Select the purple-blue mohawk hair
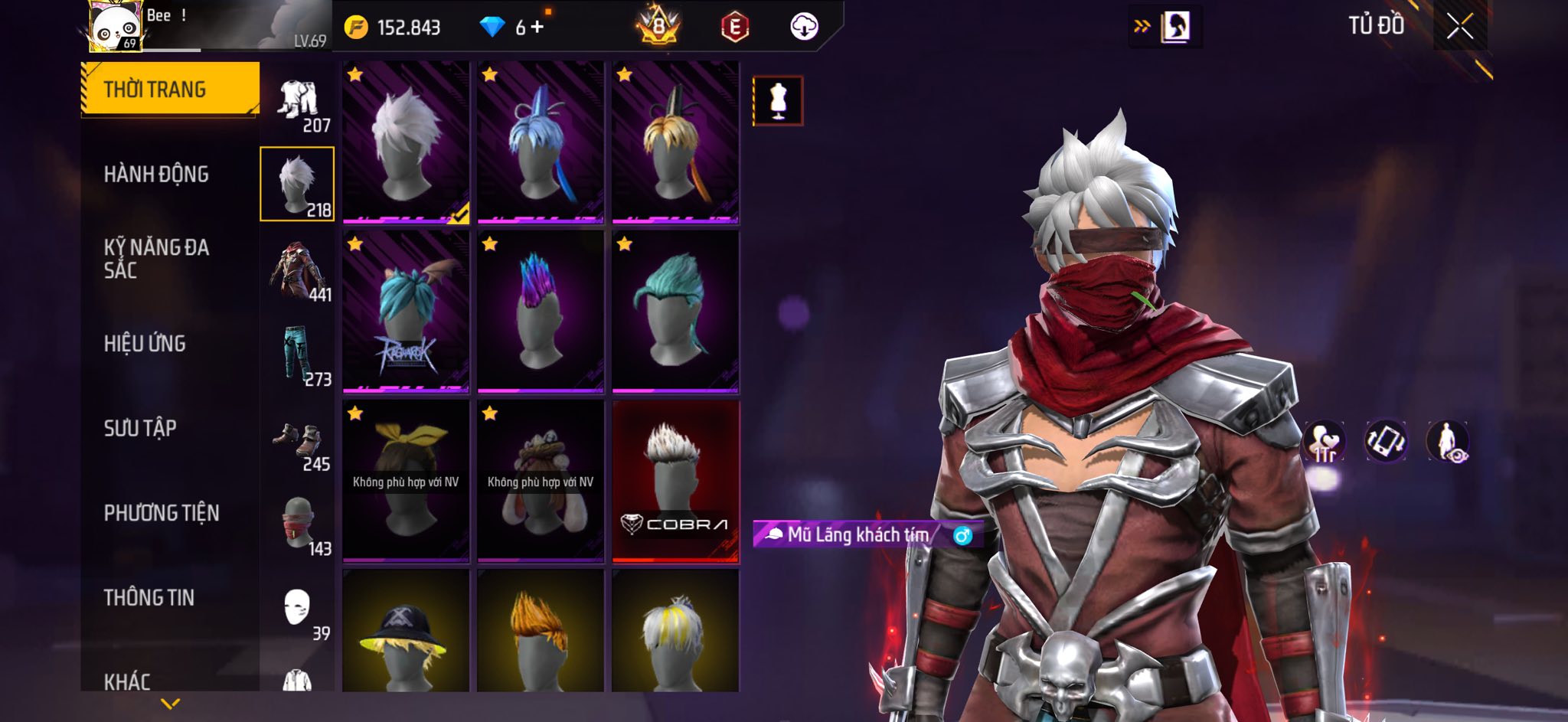The height and width of the screenshot is (722, 1568). pyautogui.click(x=541, y=312)
